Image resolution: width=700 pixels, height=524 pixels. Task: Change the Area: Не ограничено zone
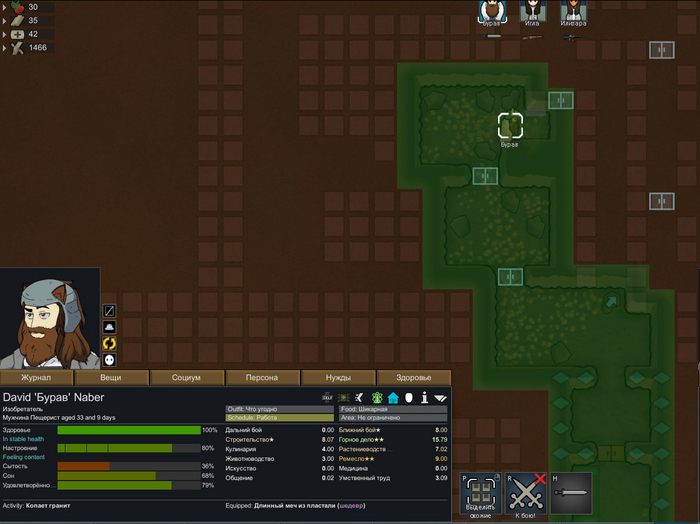(x=393, y=418)
